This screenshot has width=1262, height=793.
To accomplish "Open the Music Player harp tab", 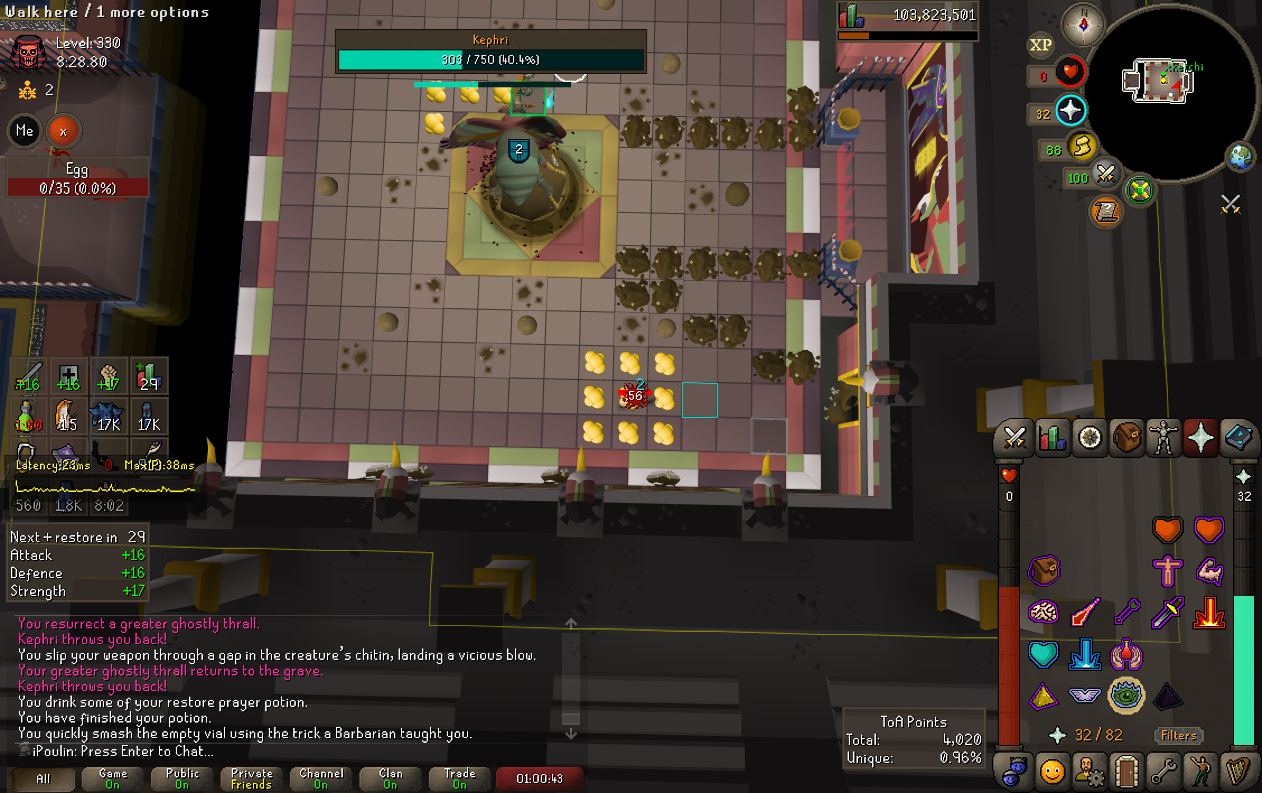I will [1237, 771].
